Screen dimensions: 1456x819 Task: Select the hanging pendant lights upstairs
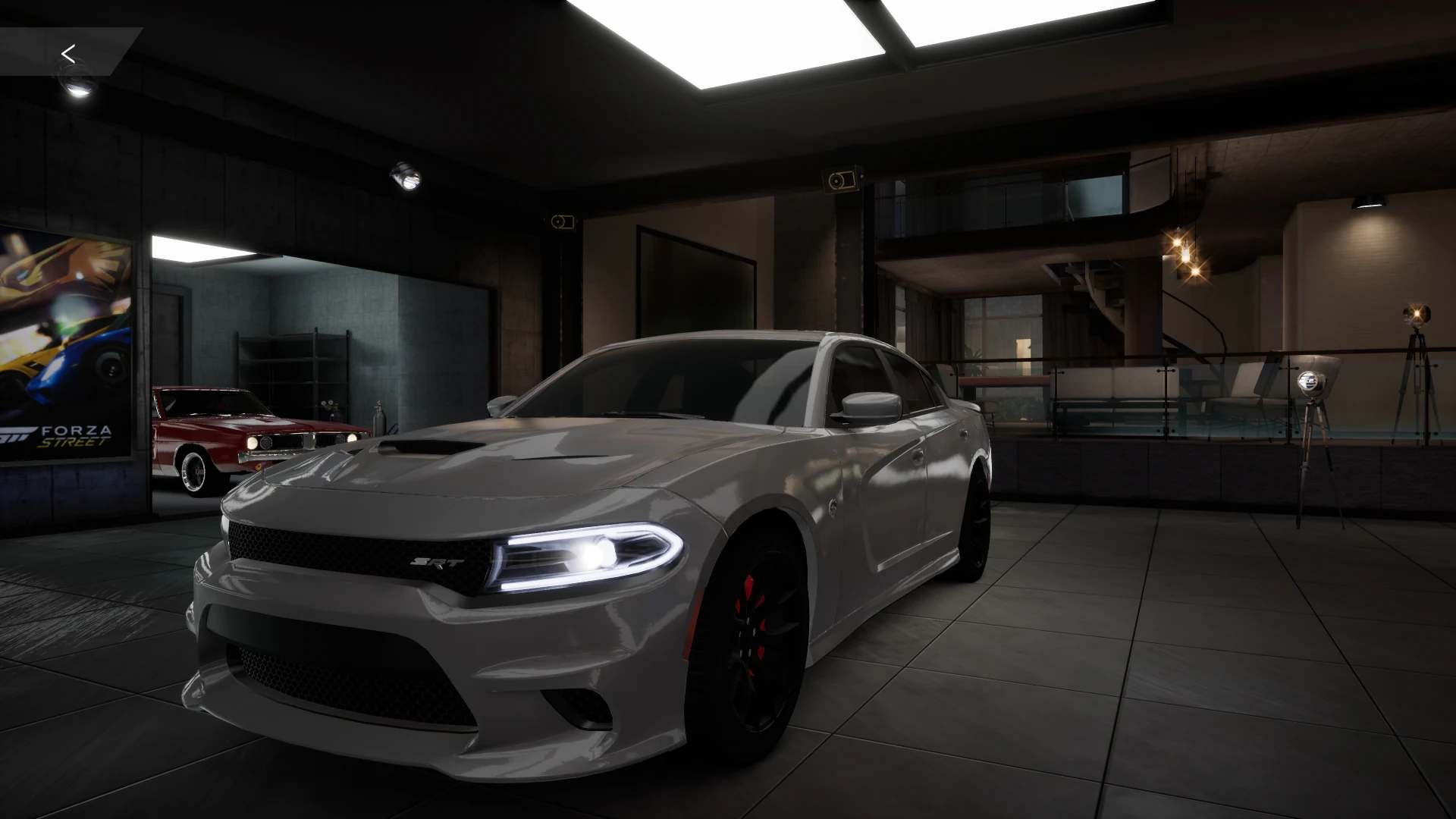(1185, 254)
